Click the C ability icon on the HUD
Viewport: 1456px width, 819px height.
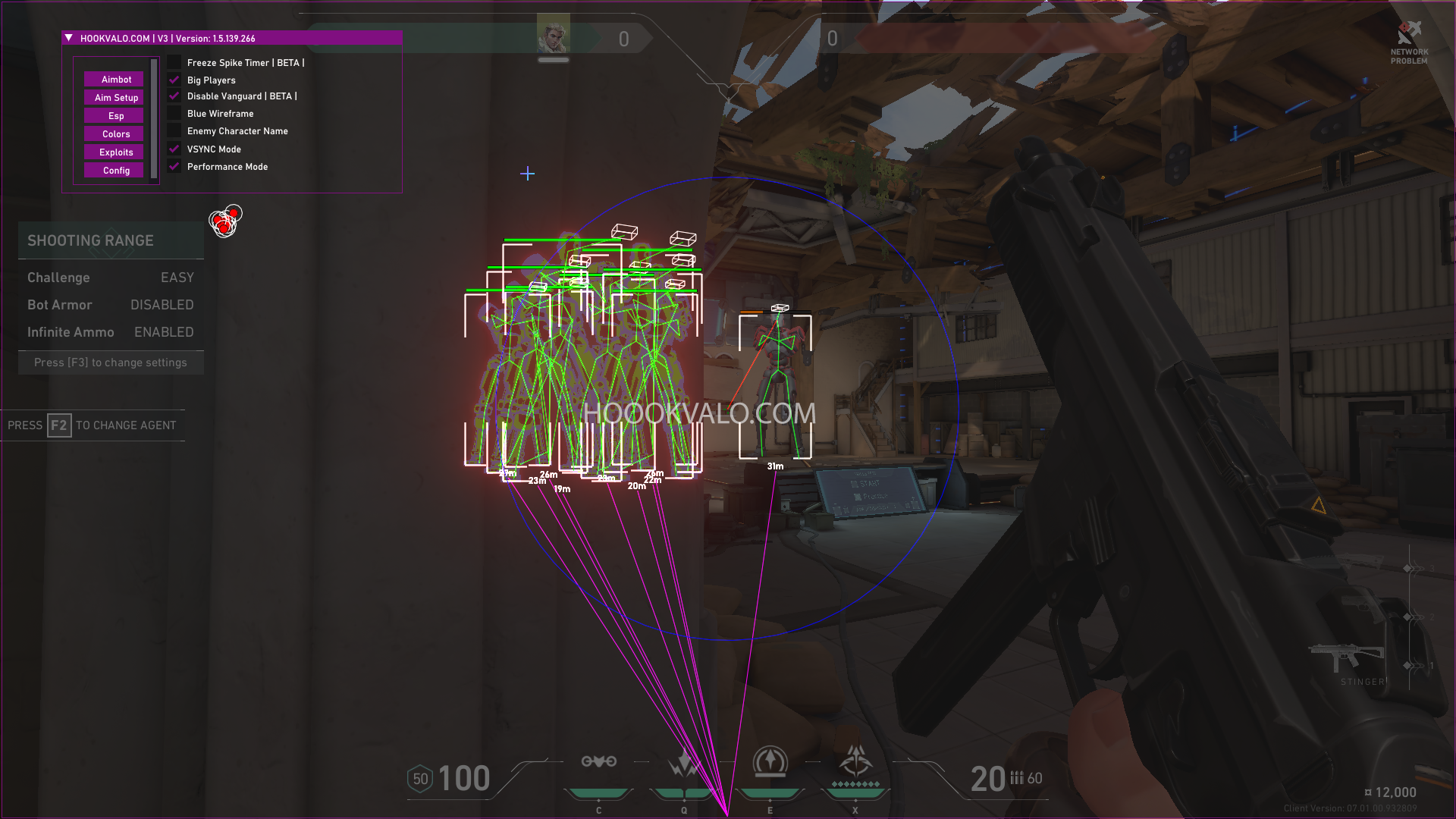coord(599,762)
